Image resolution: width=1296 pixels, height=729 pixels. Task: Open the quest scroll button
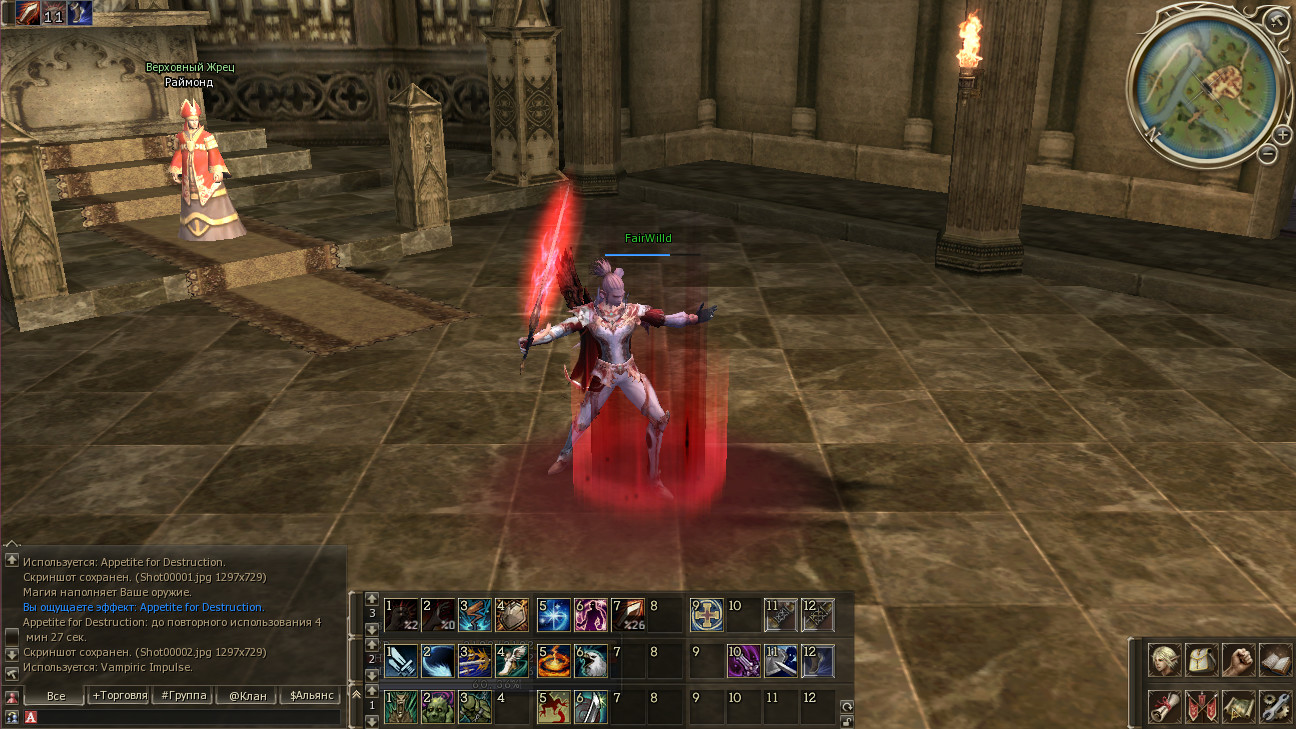point(1164,706)
